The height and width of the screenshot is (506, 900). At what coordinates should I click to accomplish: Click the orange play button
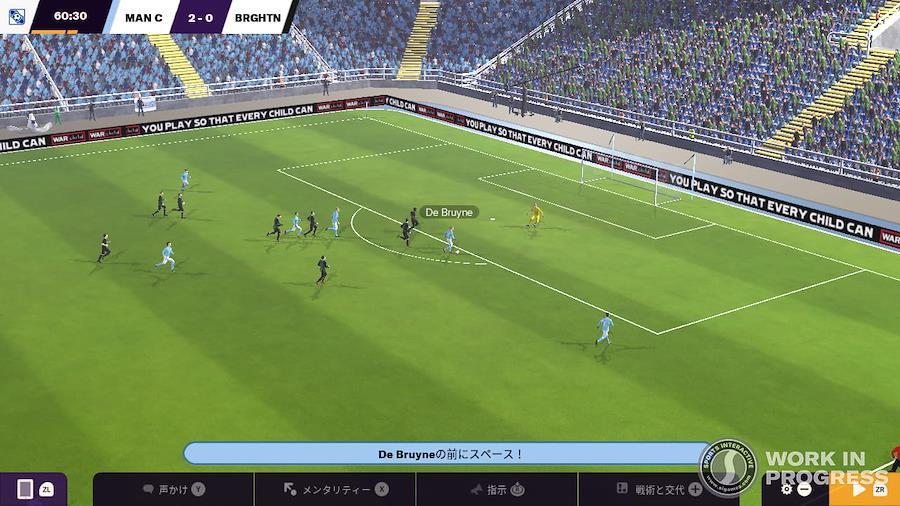click(858, 489)
